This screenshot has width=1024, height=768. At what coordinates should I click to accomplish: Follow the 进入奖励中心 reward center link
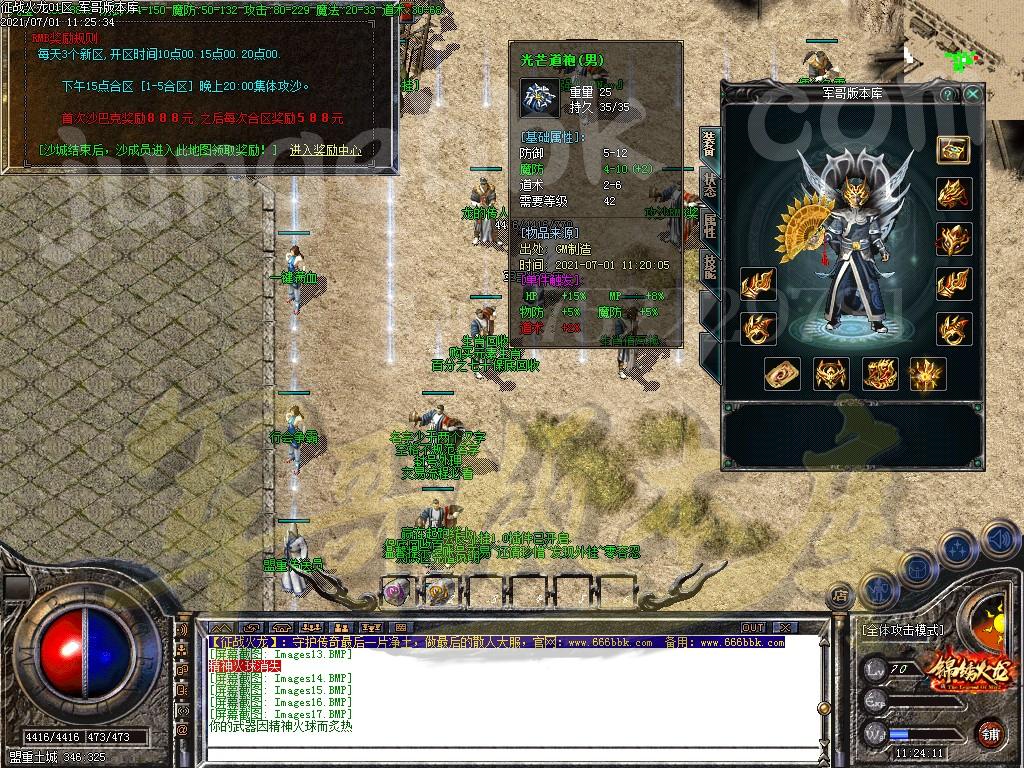(325, 150)
